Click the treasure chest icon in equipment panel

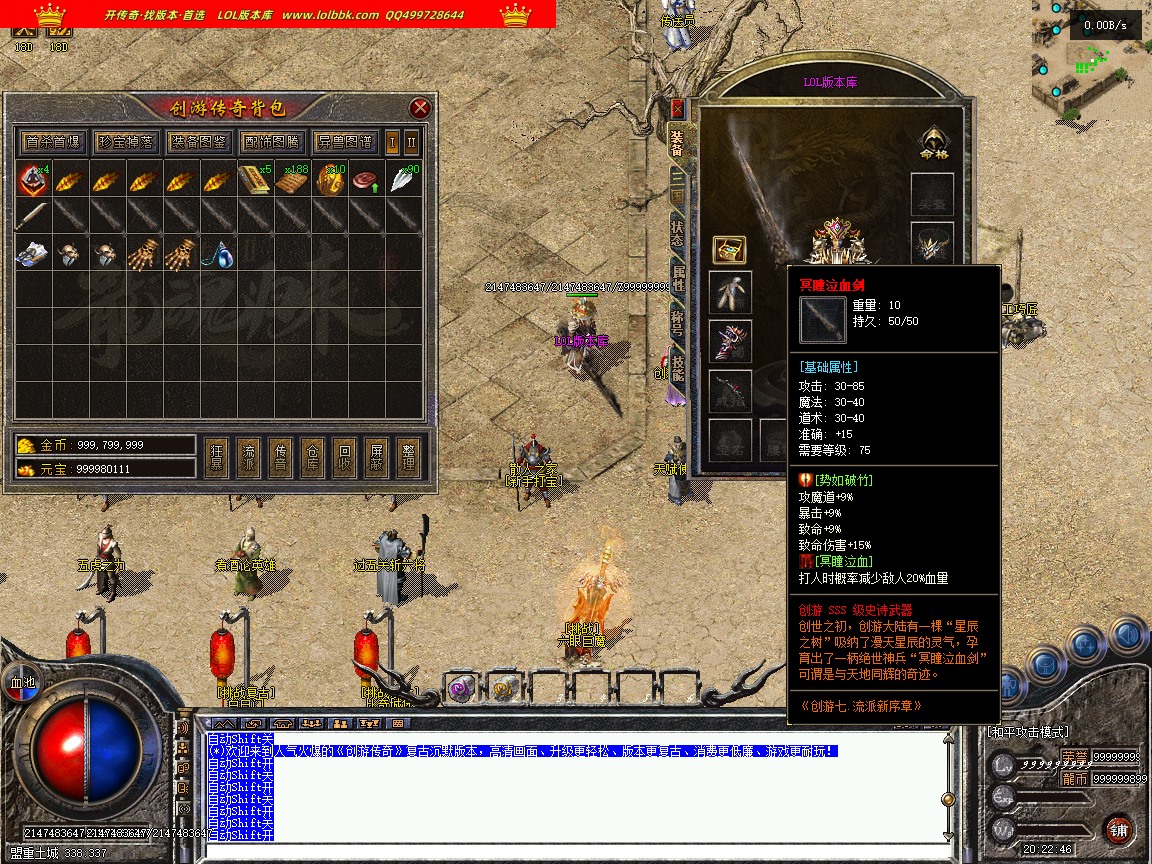pyautogui.click(x=729, y=249)
